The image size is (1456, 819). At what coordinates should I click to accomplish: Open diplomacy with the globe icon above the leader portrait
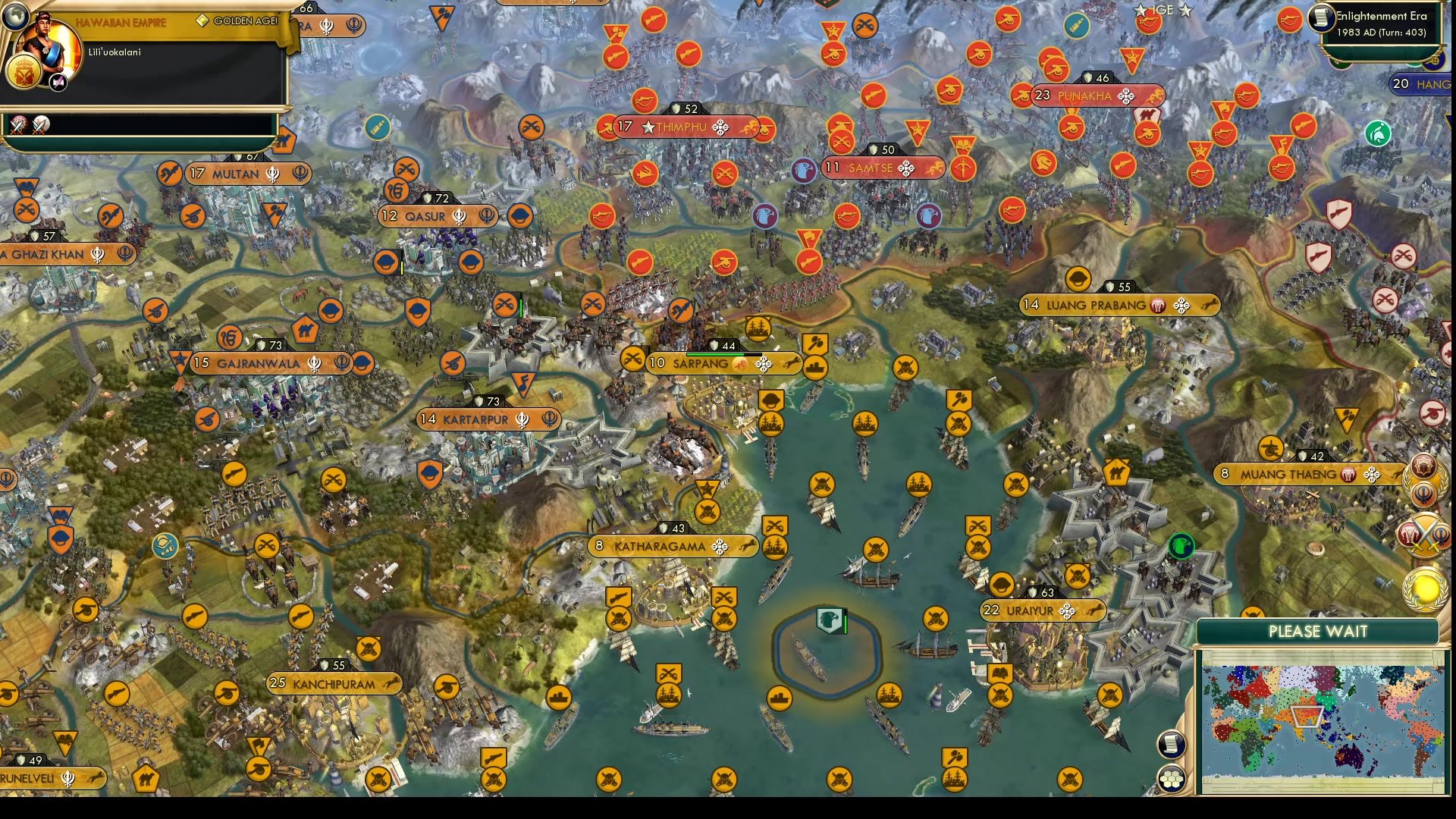point(15,18)
